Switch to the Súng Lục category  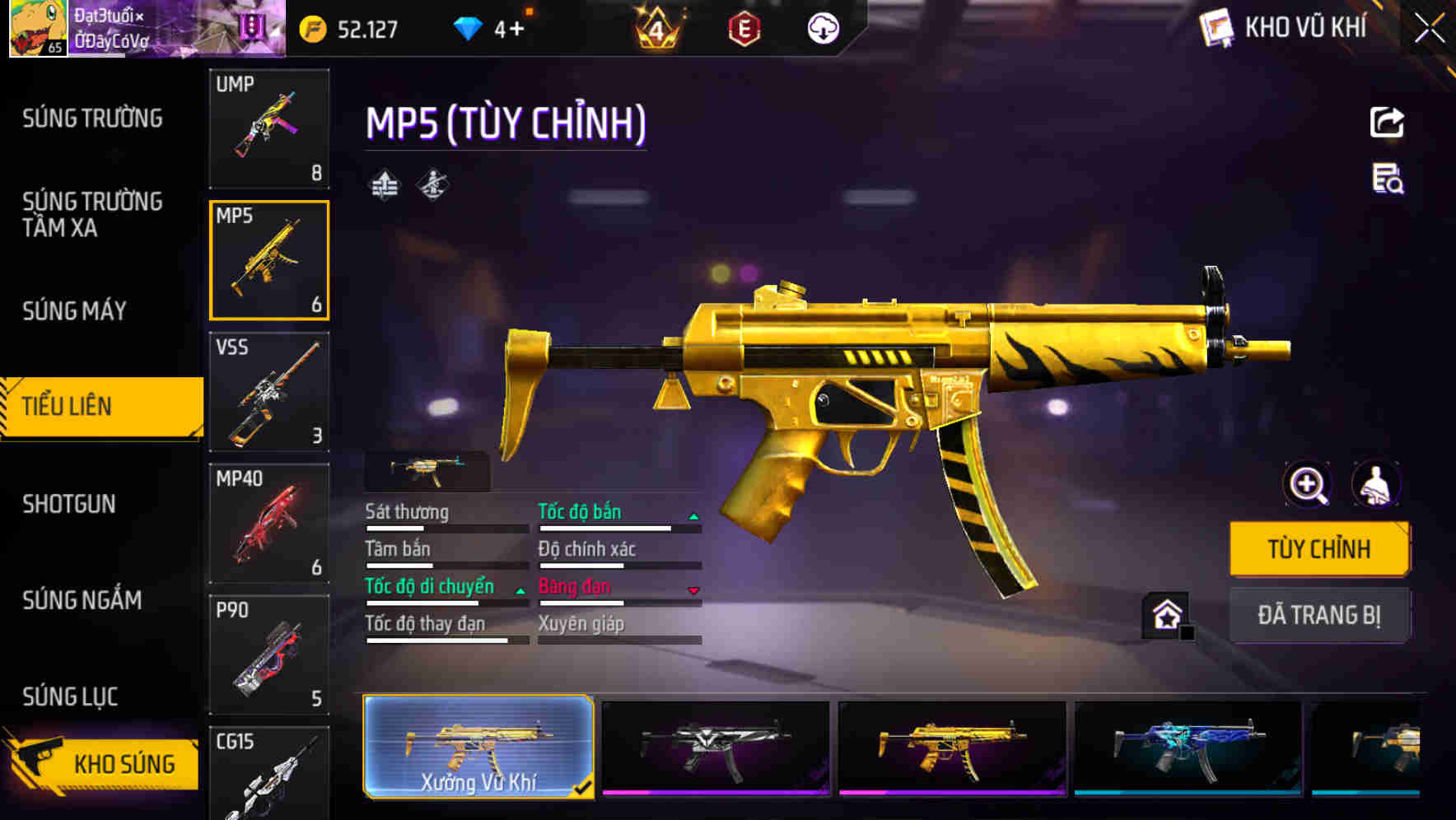point(71,697)
